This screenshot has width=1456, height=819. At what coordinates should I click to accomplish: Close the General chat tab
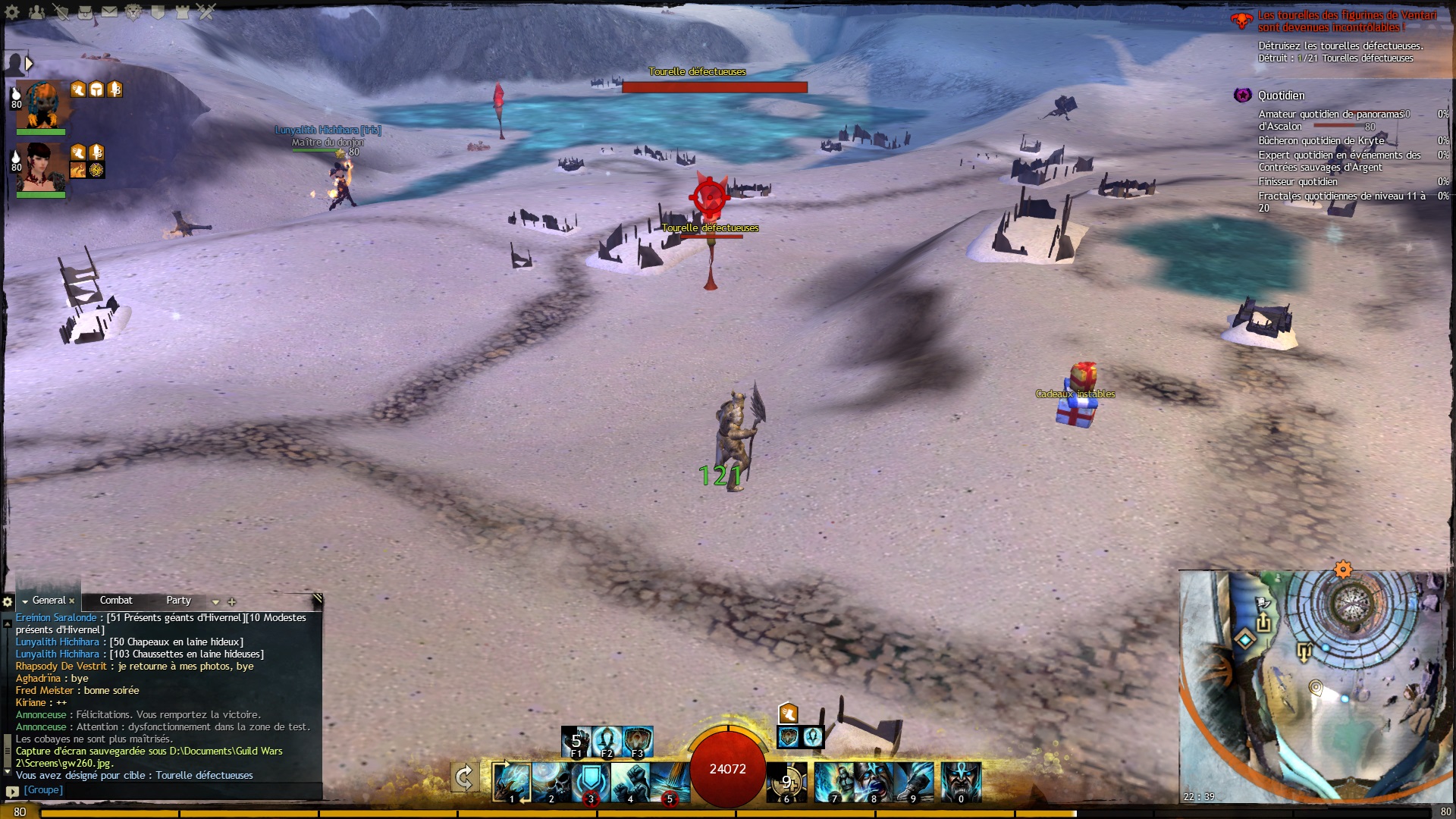pos(72,601)
